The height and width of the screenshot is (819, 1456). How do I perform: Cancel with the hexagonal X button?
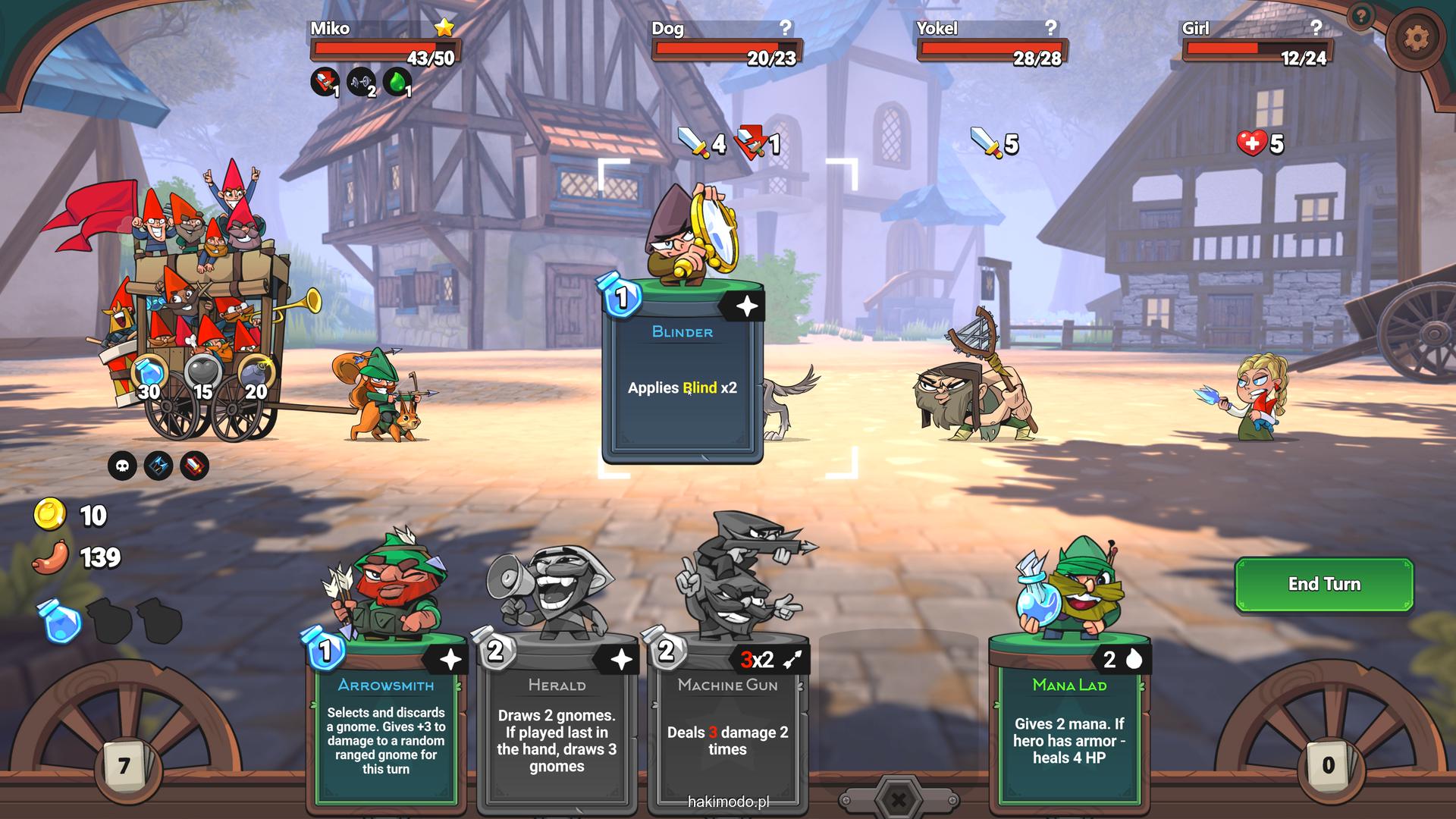coord(899,799)
